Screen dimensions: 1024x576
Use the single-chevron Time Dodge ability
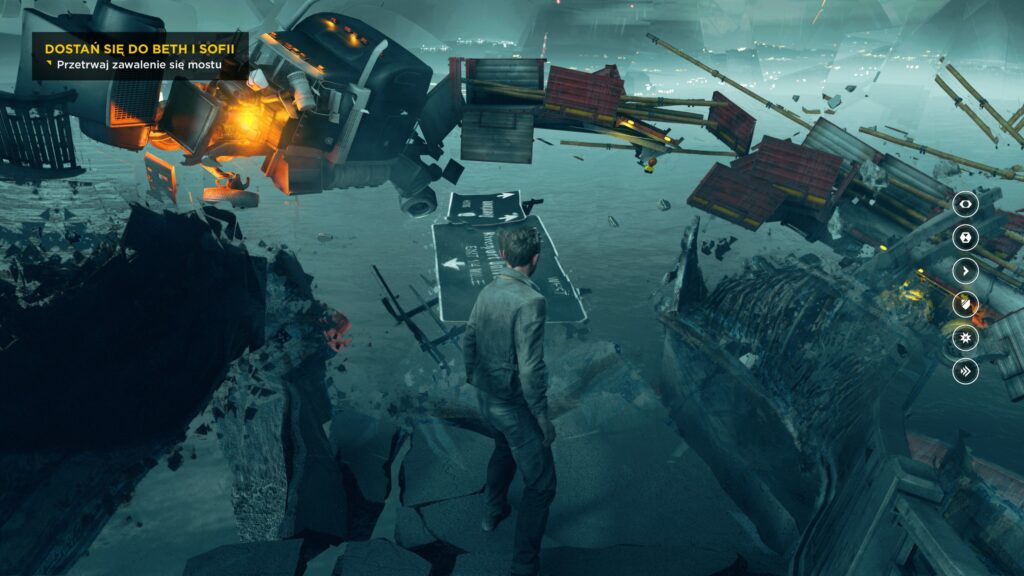point(965,270)
